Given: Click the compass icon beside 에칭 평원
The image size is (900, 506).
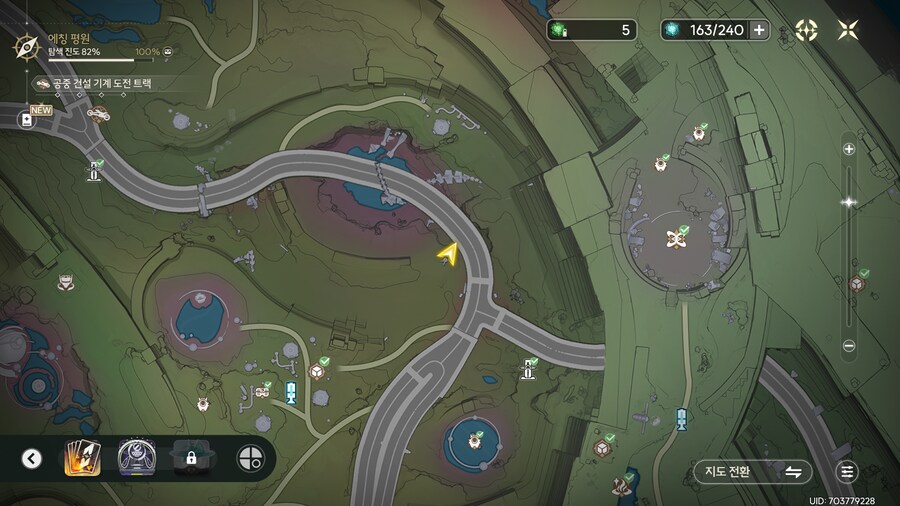Looking at the screenshot, I should tap(26, 45).
